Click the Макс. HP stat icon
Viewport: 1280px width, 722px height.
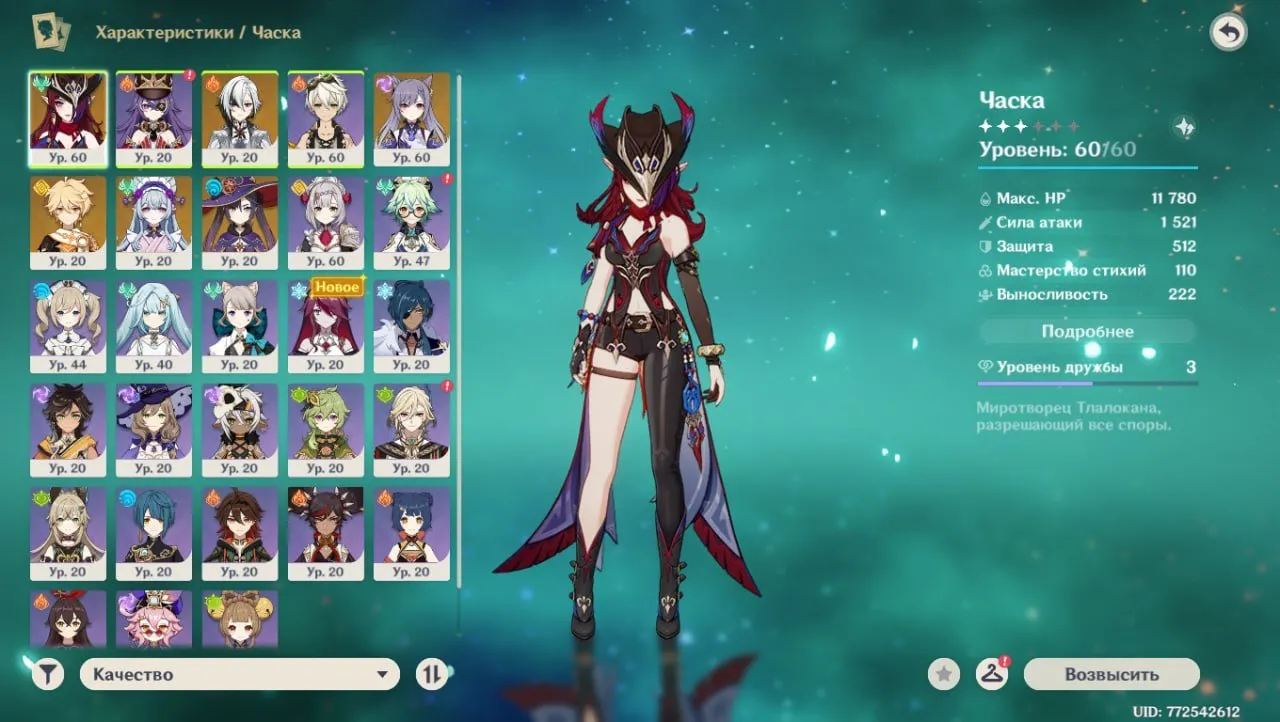[x=986, y=198]
